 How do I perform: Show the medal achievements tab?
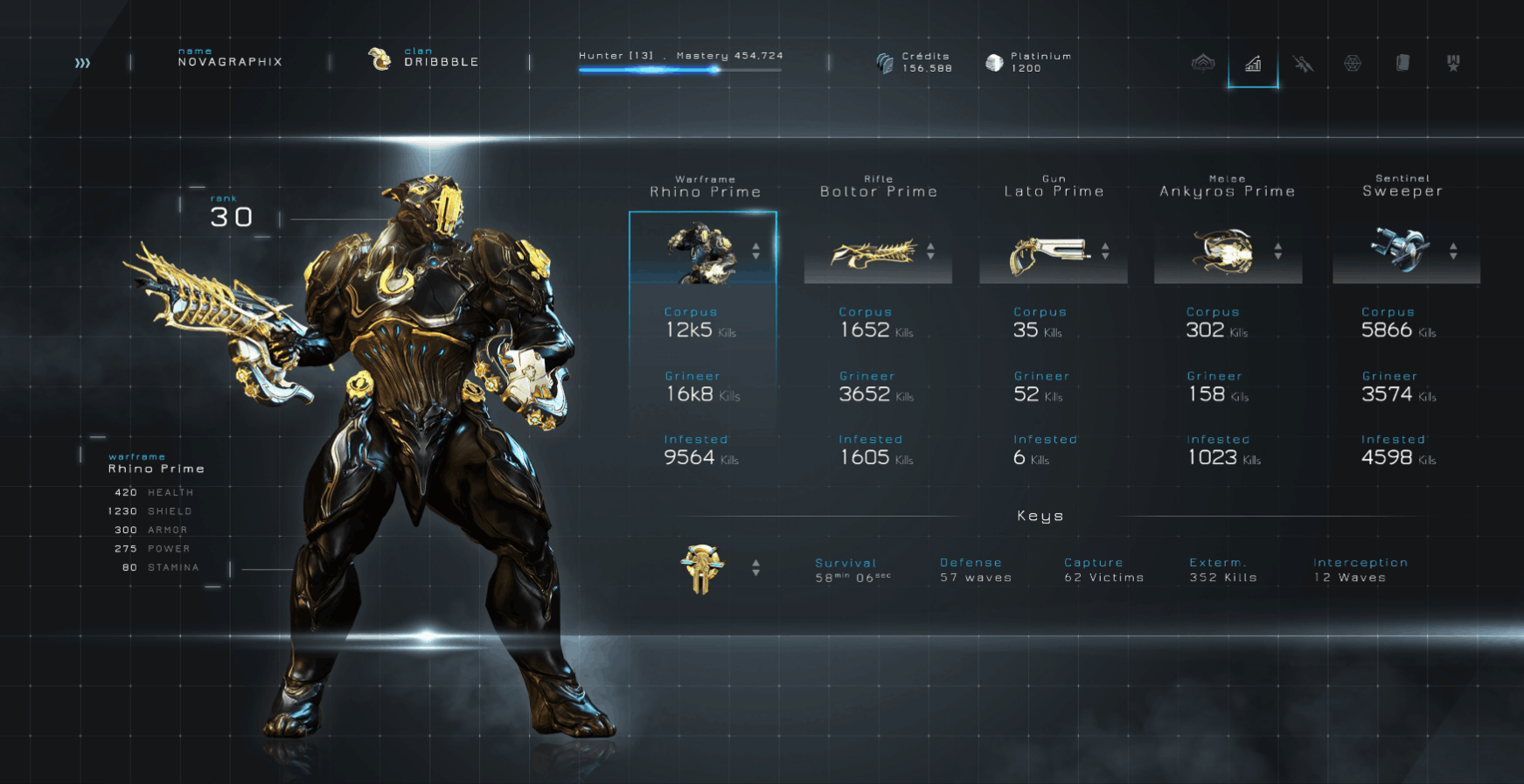1453,63
